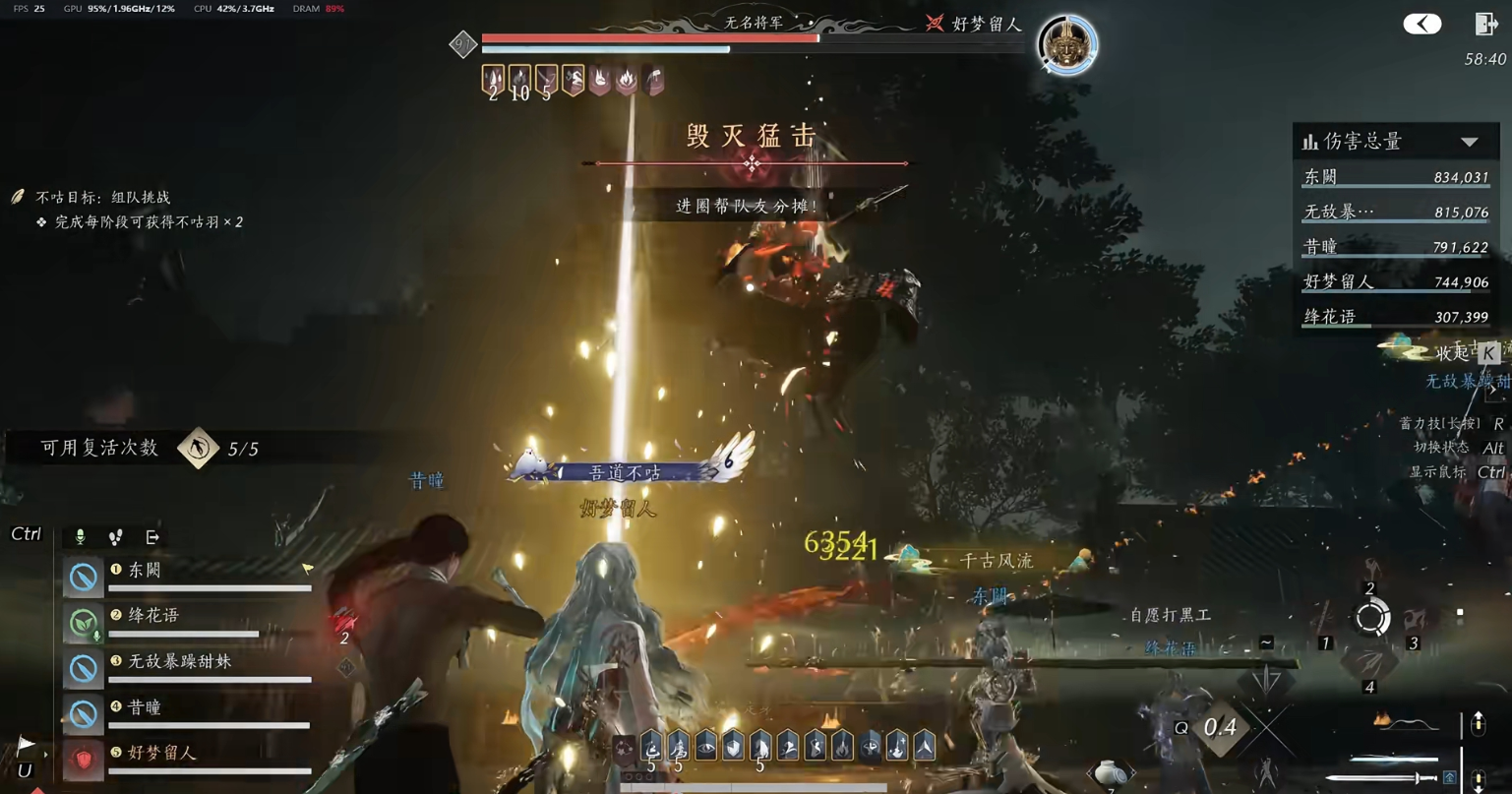1512x794 pixels.
Task: Select party member 东阙 in team list
Action: (146, 571)
